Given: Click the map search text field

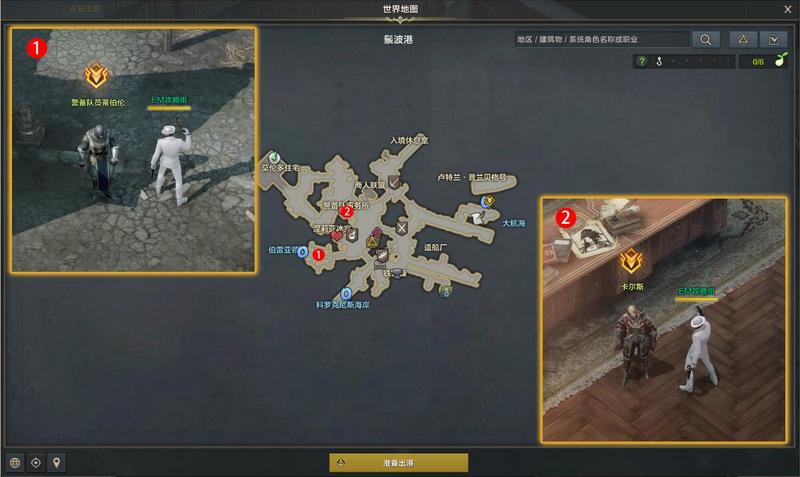Looking at the screenshot, I should coord(601,40).
